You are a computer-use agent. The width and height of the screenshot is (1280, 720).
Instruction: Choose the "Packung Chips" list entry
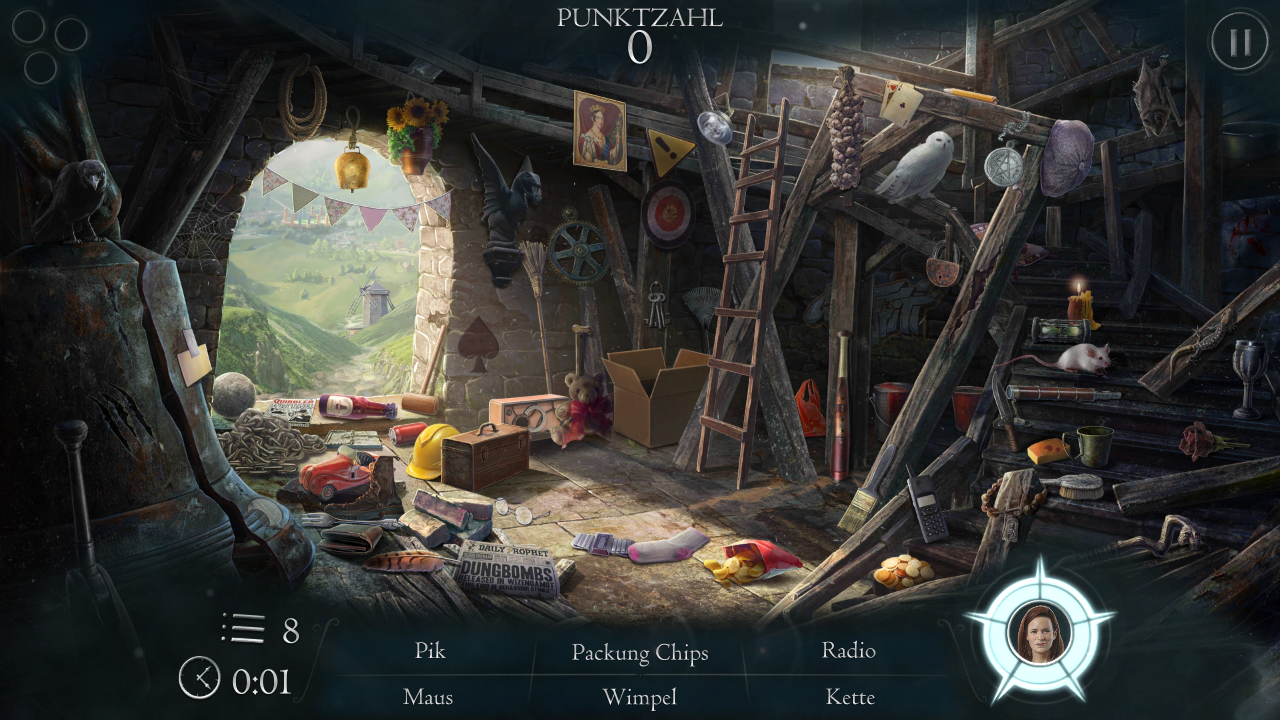640,653
